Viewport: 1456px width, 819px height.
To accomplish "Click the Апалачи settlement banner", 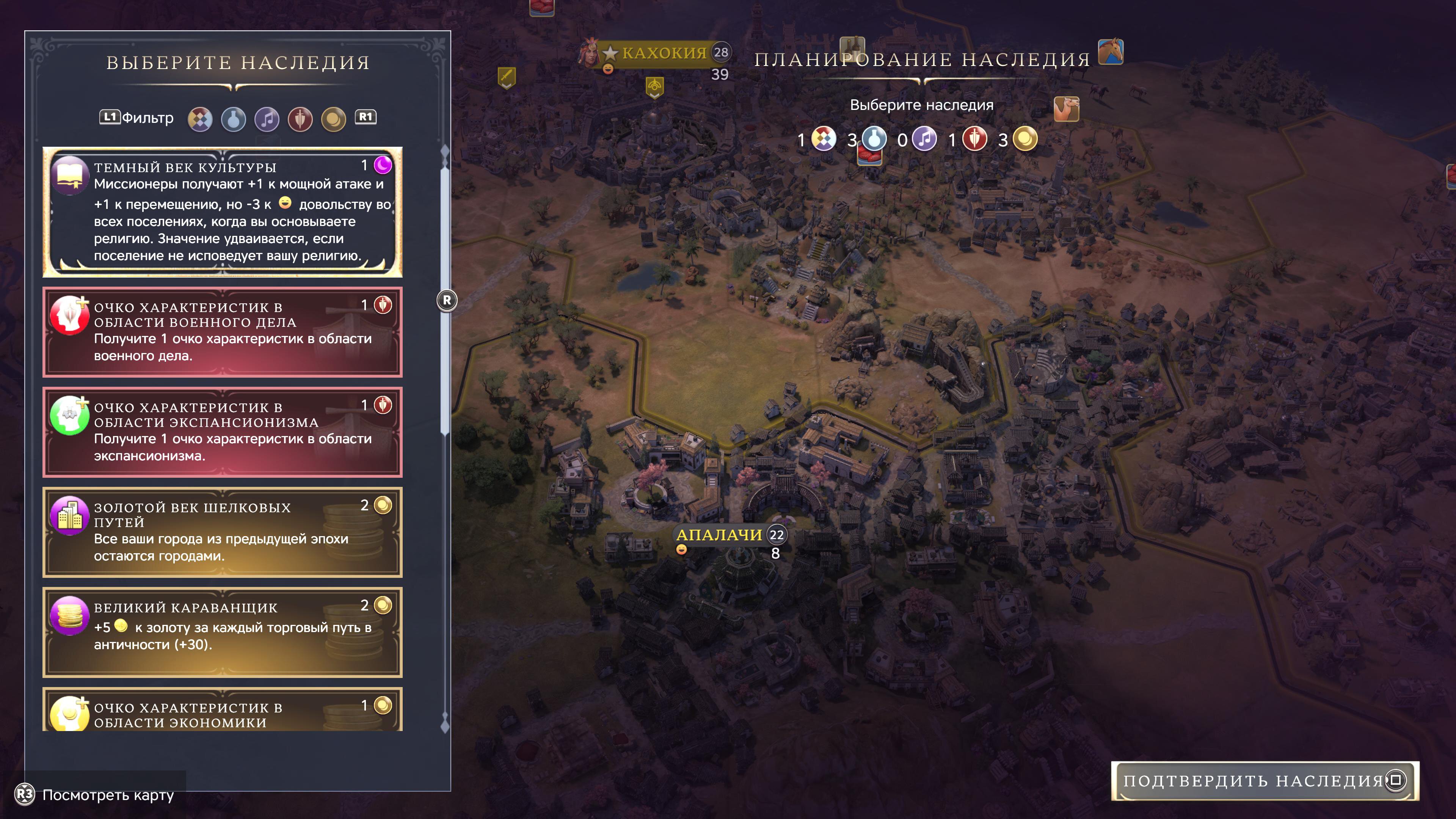I will 719,535.
